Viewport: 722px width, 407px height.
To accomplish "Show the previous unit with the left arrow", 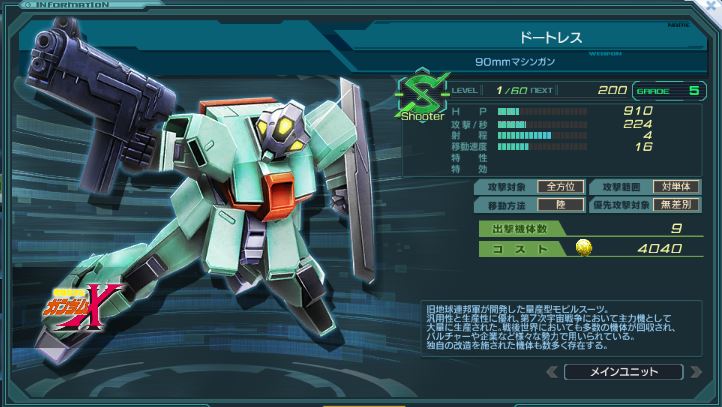I will point(551,372).
